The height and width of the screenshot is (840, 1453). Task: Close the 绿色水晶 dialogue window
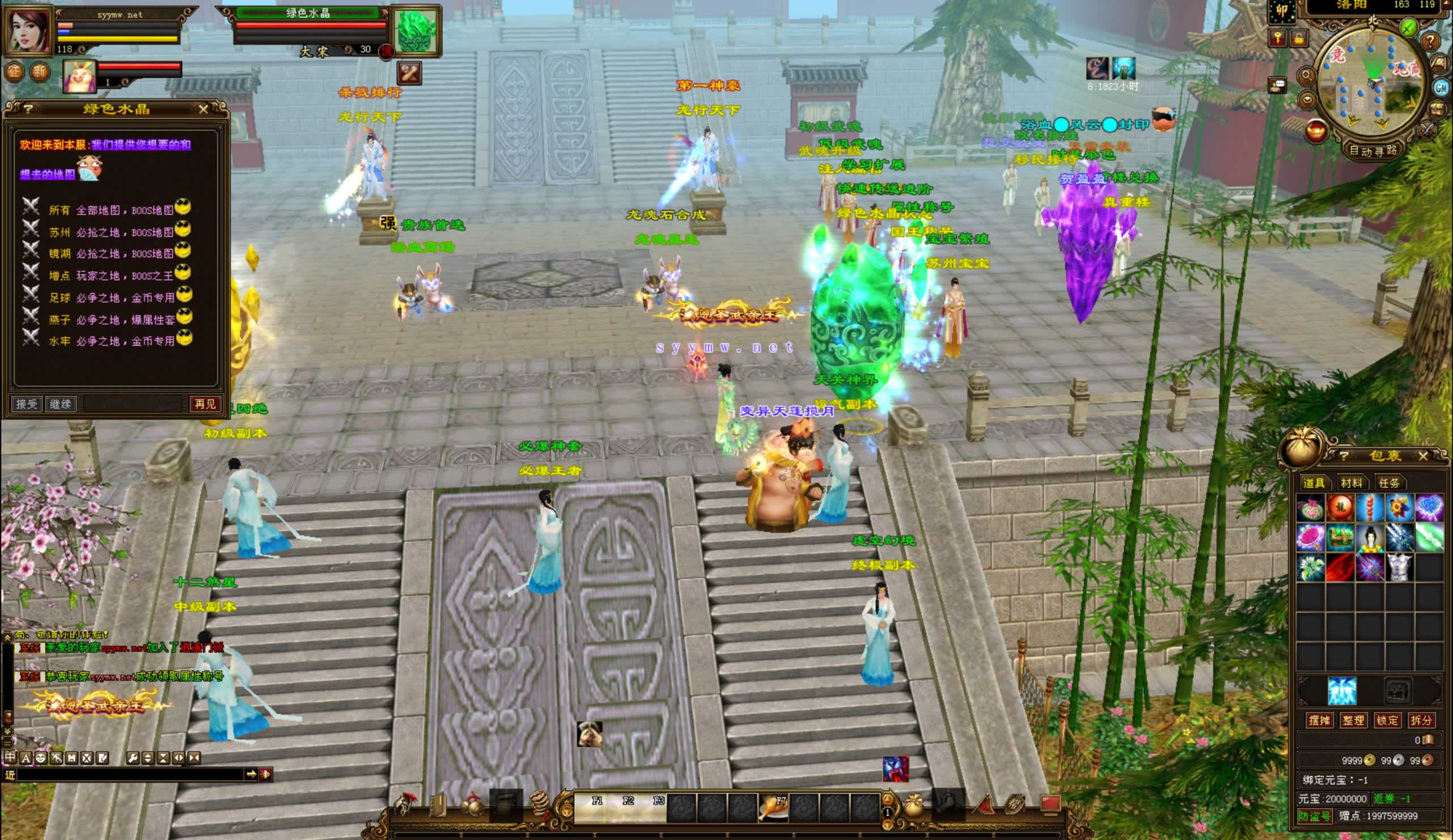(203, 109)
